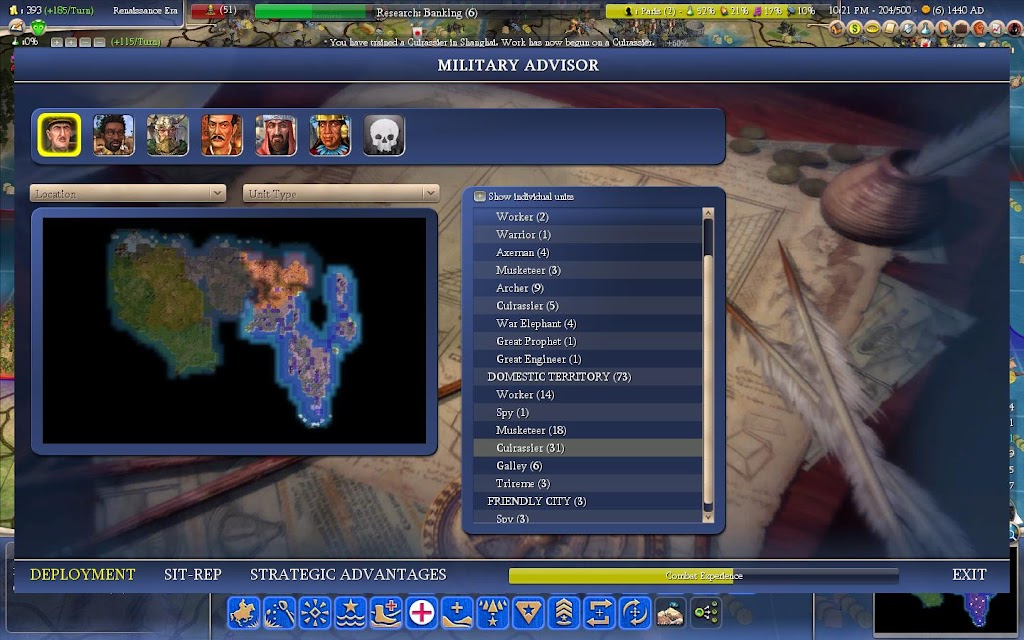1024x640 pixels.
Task: Click the deployment map of the continent
Action: 234,327
